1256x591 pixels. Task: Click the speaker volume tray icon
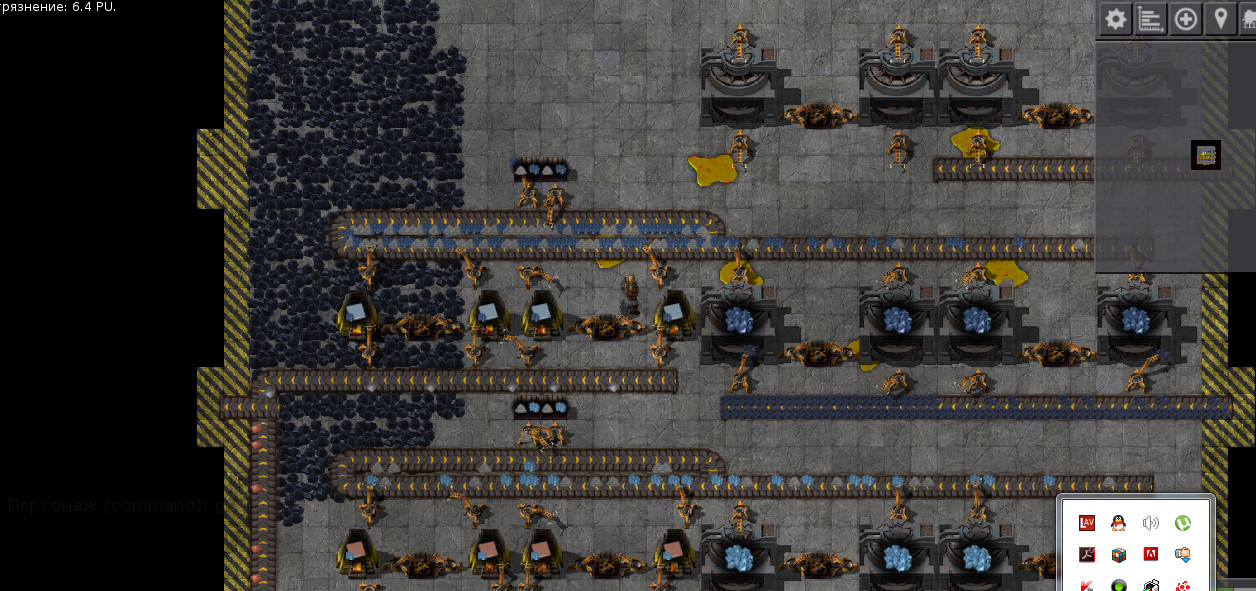(1151, 522)
